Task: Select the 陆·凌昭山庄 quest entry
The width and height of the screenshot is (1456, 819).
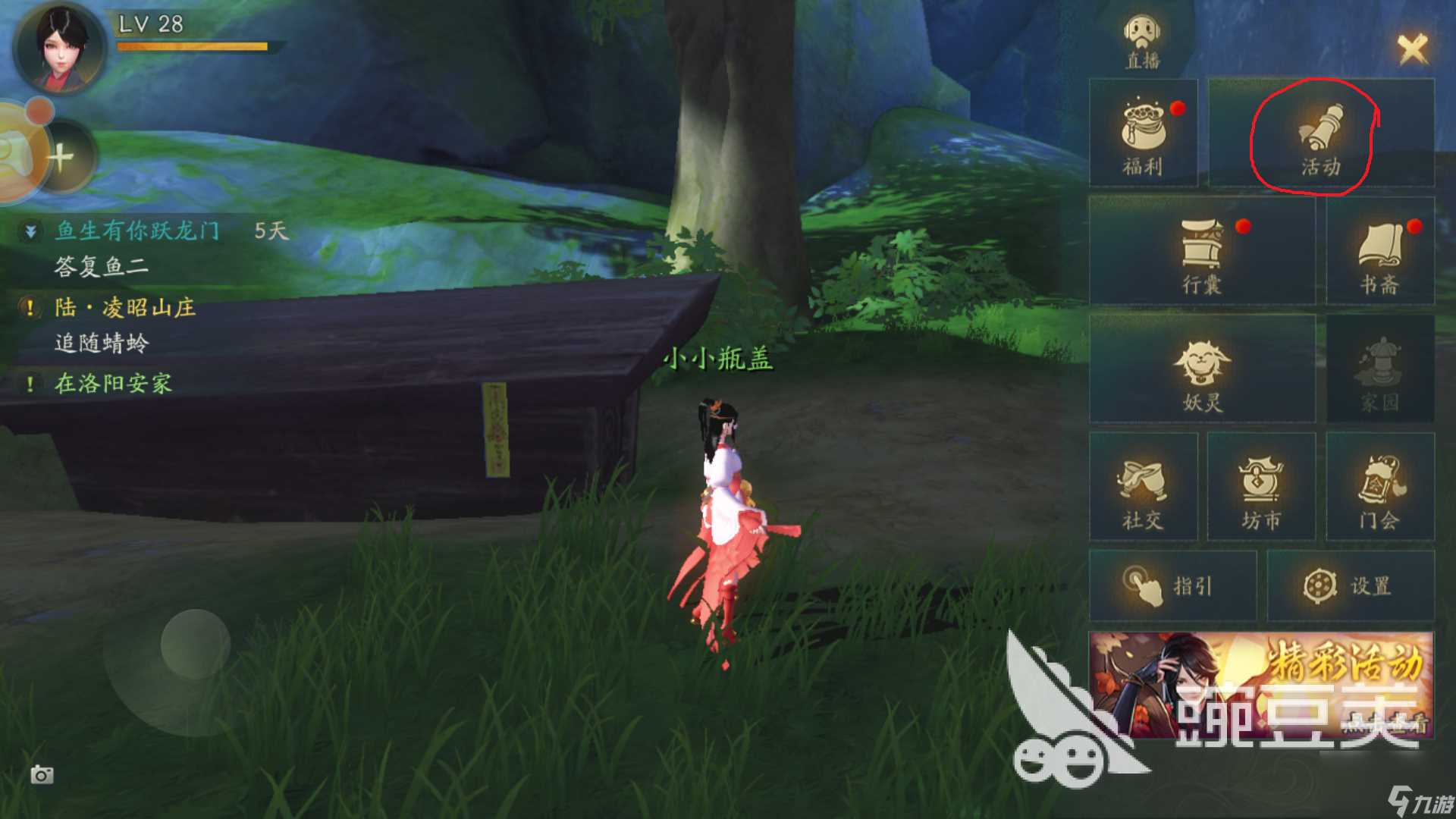Action: tap(125, 308)
